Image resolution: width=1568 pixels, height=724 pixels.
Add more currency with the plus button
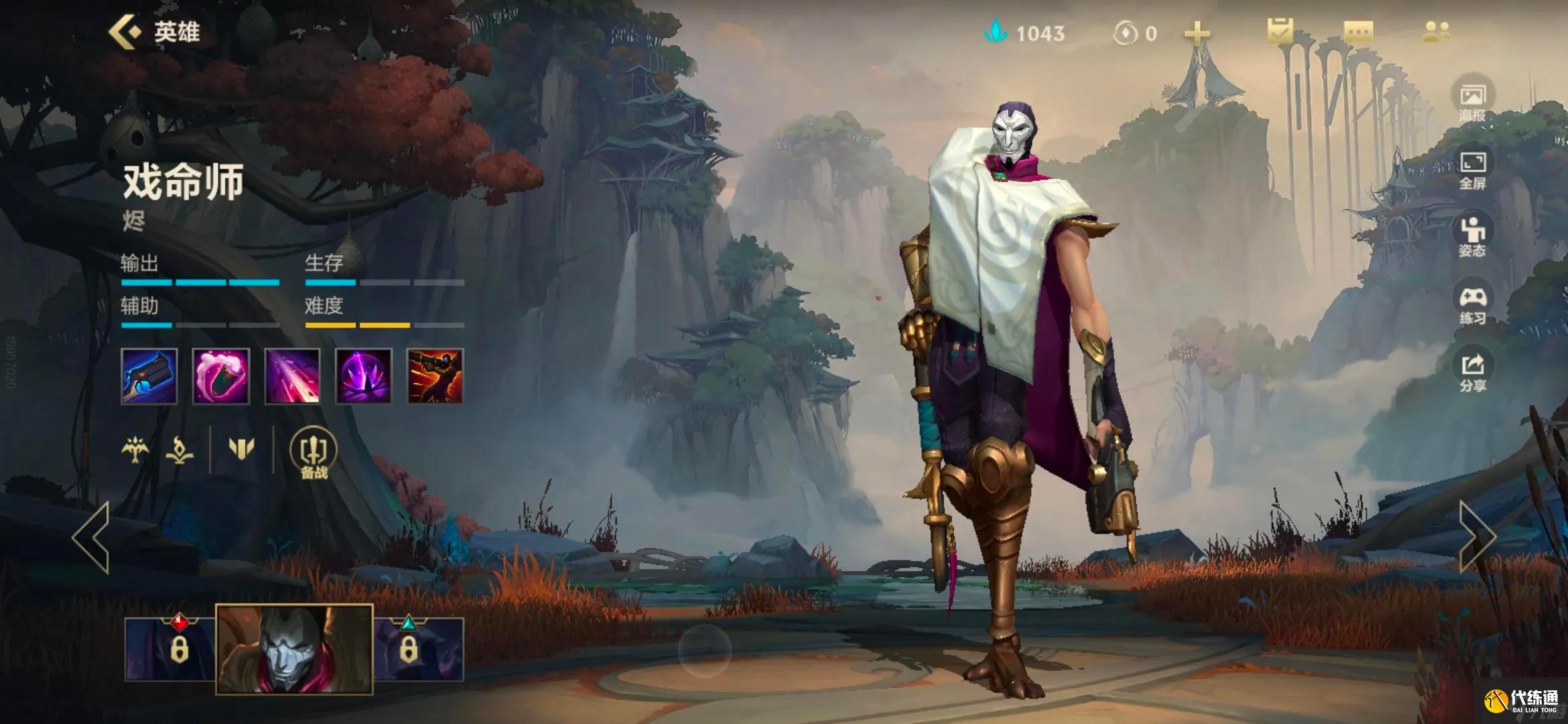coord(1197,33)
